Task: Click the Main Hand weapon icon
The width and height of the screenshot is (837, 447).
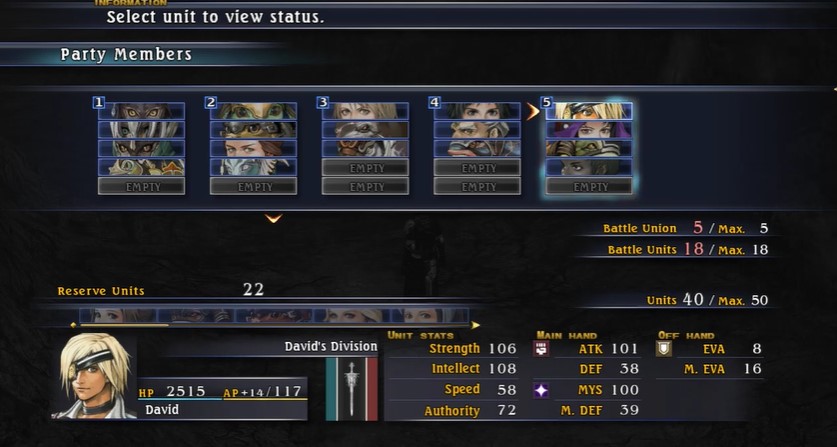Action: (x=541, y=349)
